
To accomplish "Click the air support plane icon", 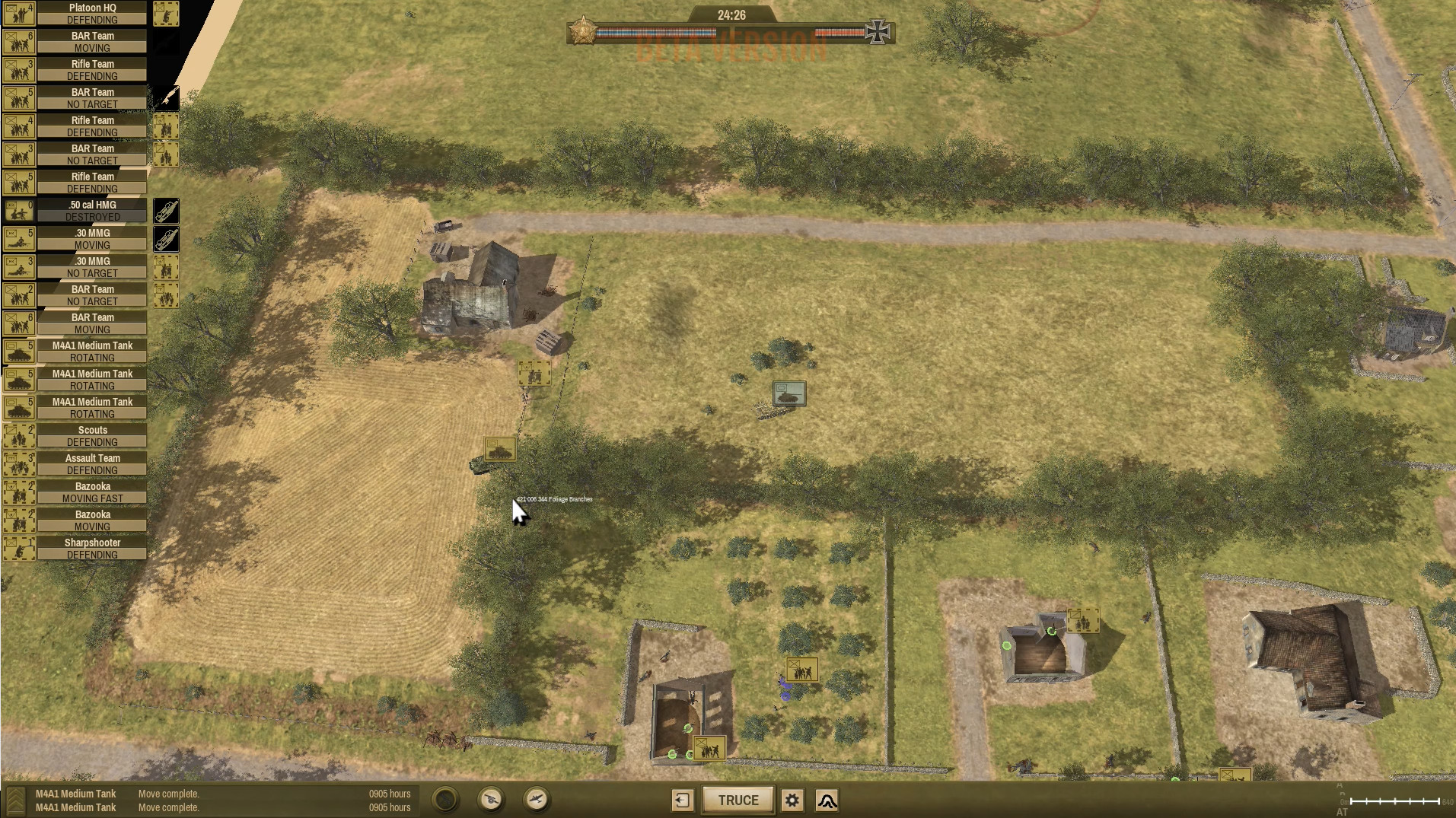I will 537,800.
